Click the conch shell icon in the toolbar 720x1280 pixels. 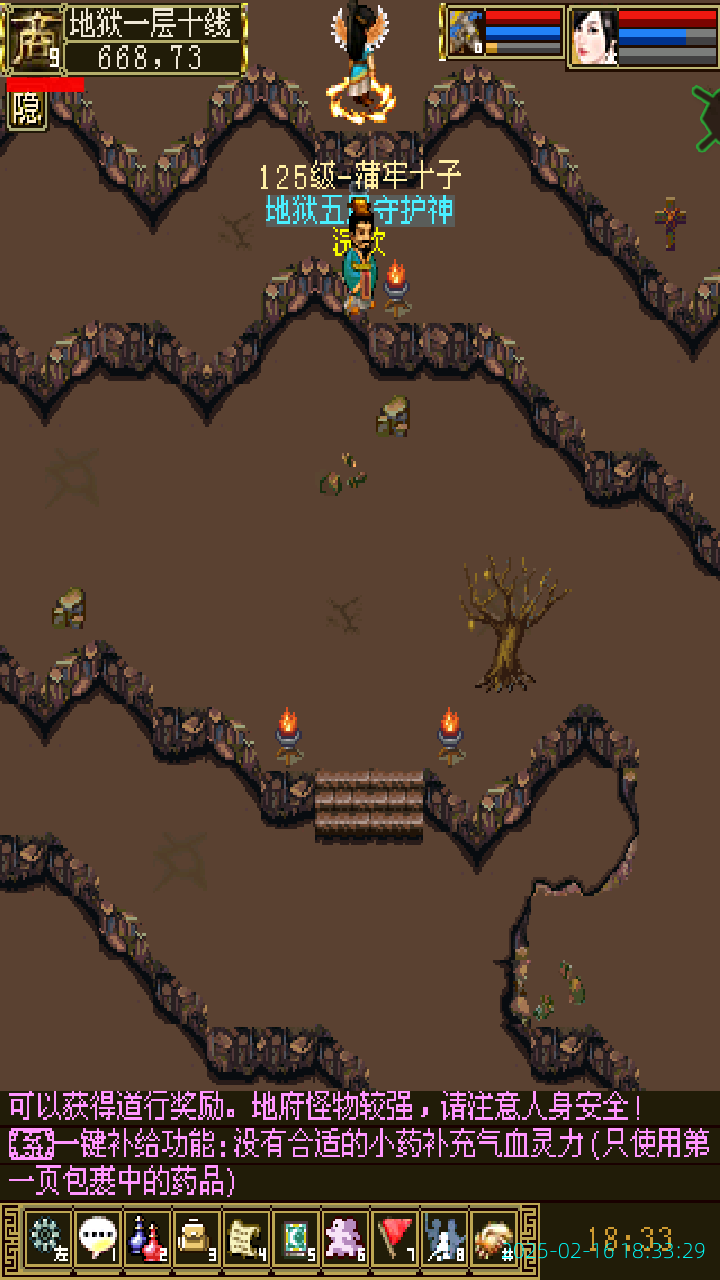point(494,1238)
